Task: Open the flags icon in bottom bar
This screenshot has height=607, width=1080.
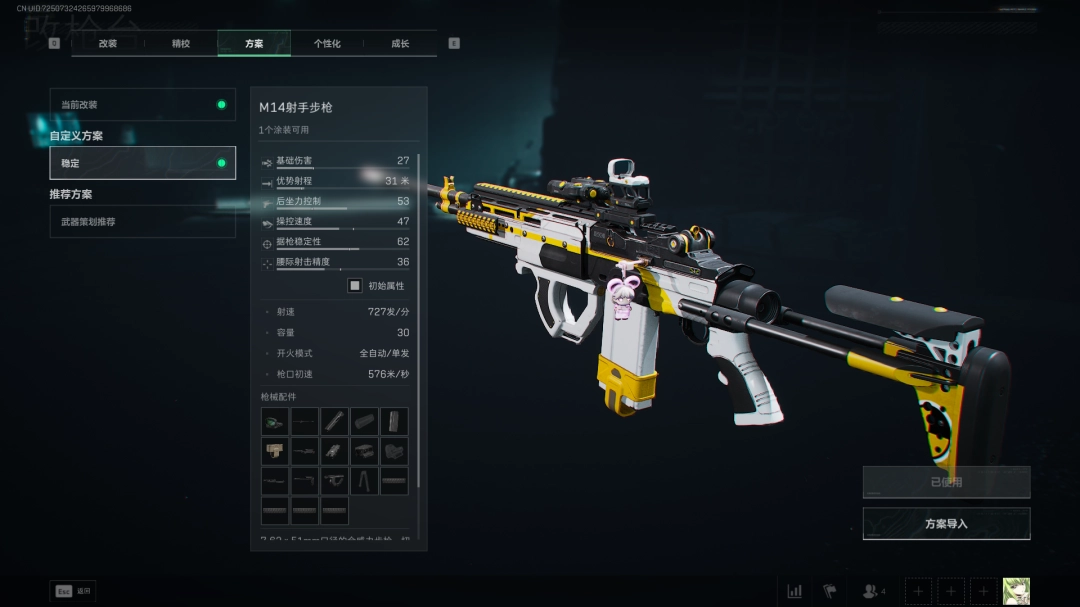Action: [829, 591]
